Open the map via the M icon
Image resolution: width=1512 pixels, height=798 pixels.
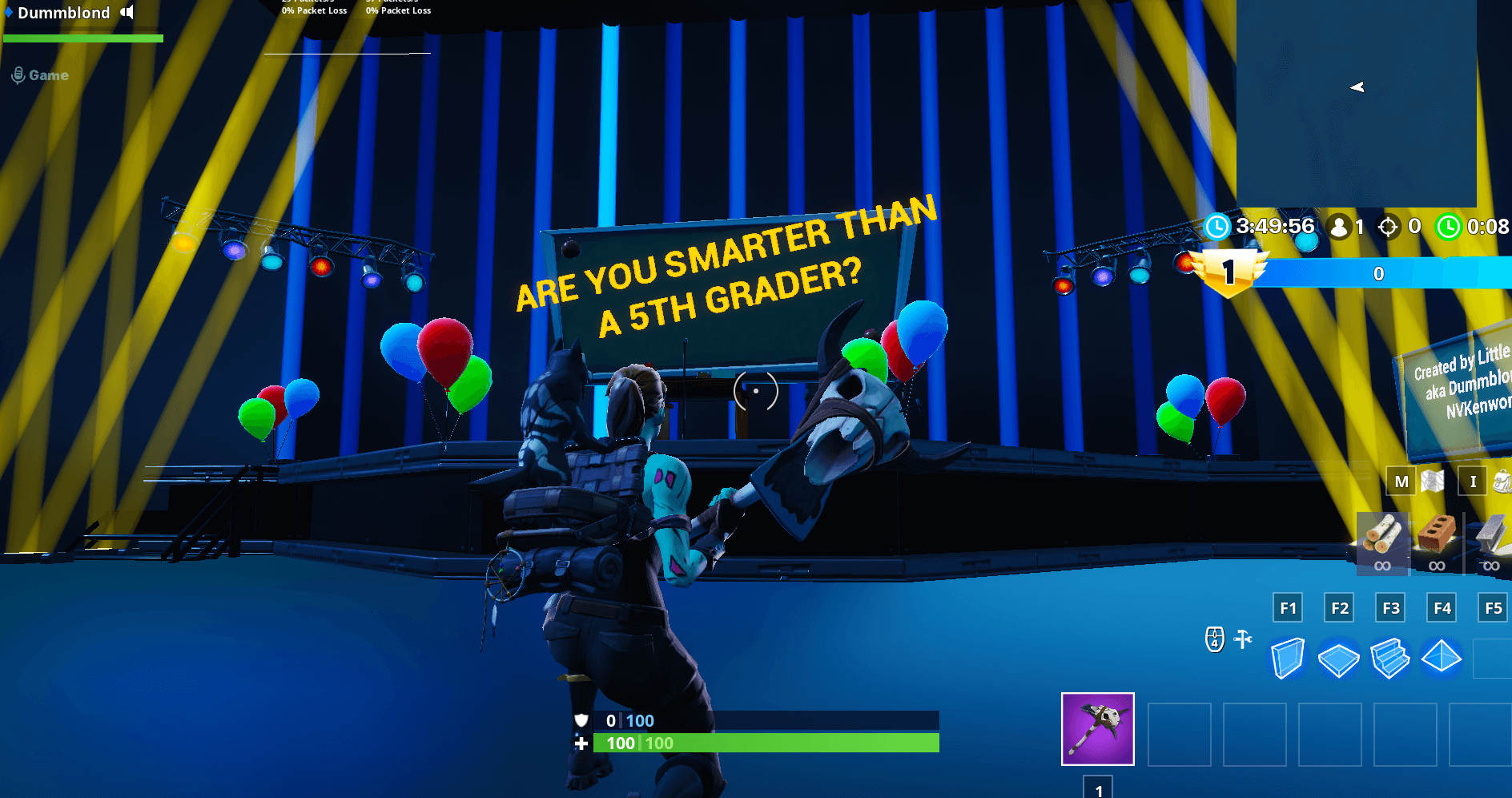(1401, 482)
